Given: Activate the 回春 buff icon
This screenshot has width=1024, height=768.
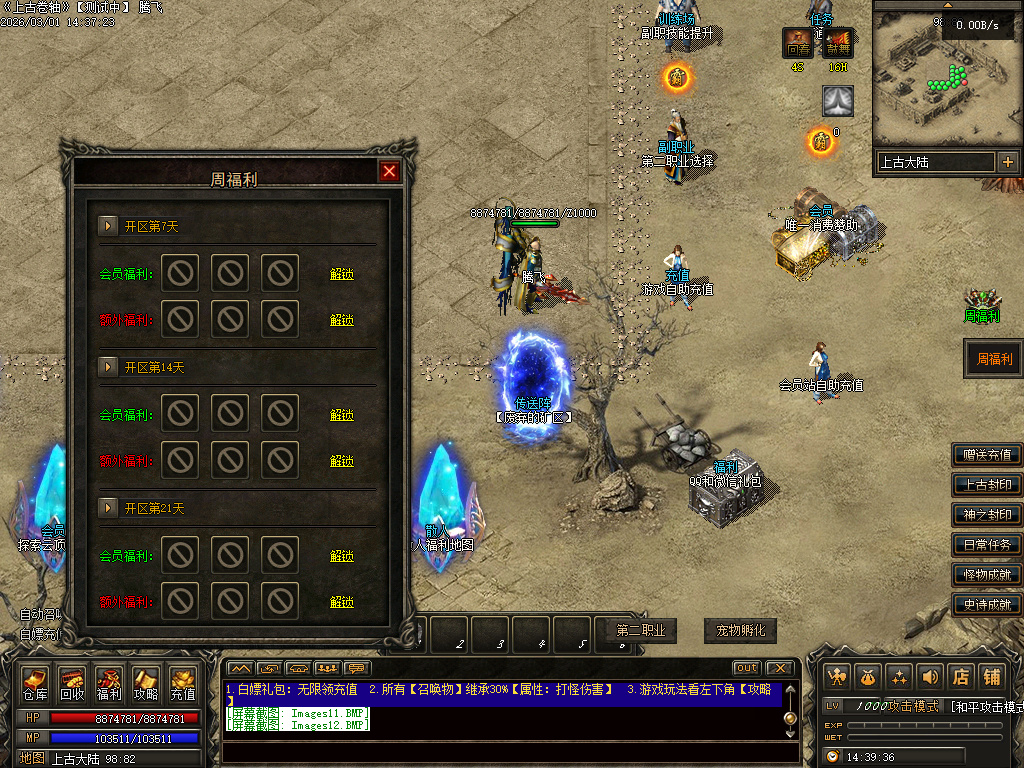Looking at the screenshot, I should 797,44.
